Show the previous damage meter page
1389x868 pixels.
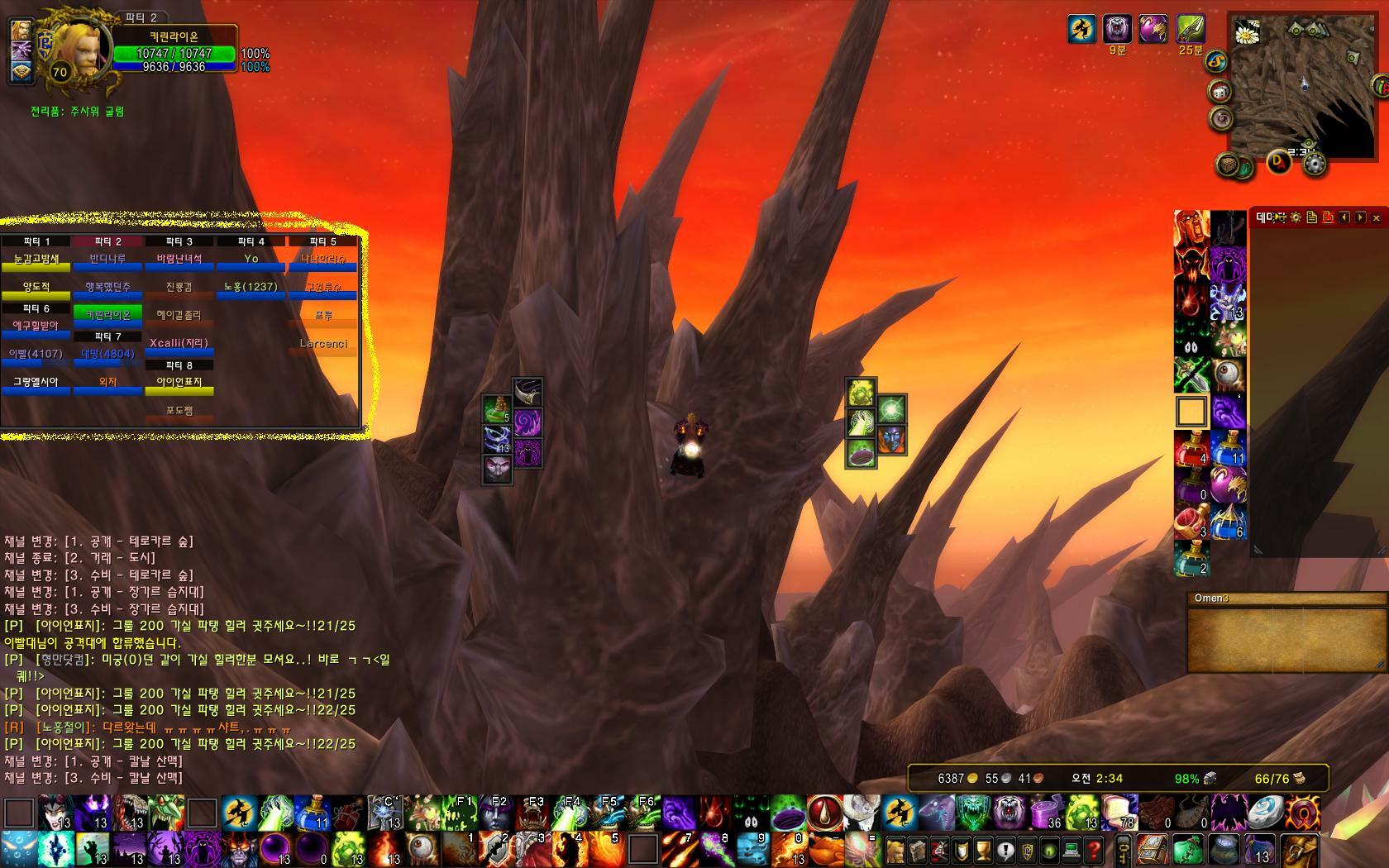pyautogui.click(x=1344, y=217)
